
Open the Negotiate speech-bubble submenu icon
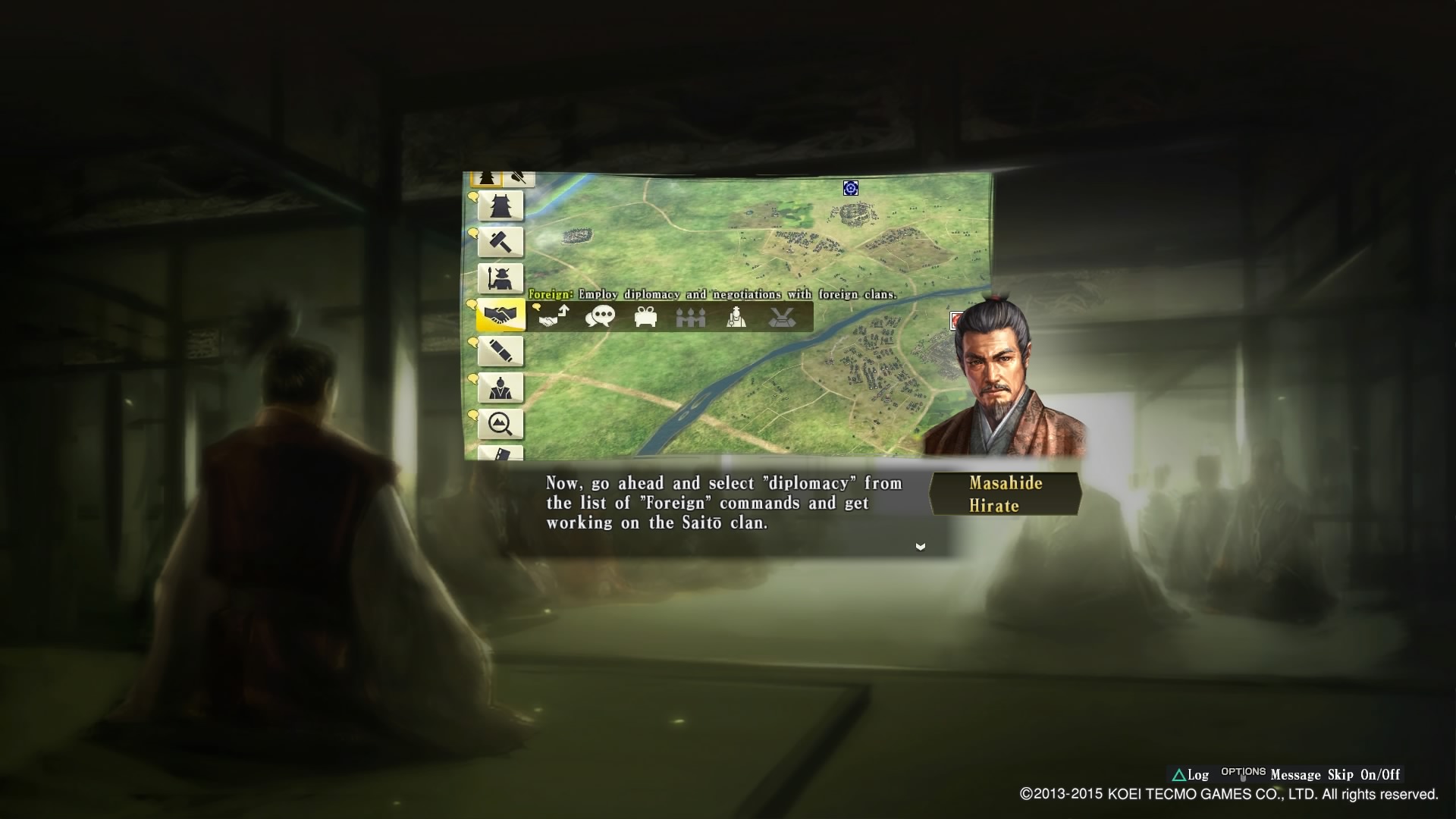coord(599,315)
